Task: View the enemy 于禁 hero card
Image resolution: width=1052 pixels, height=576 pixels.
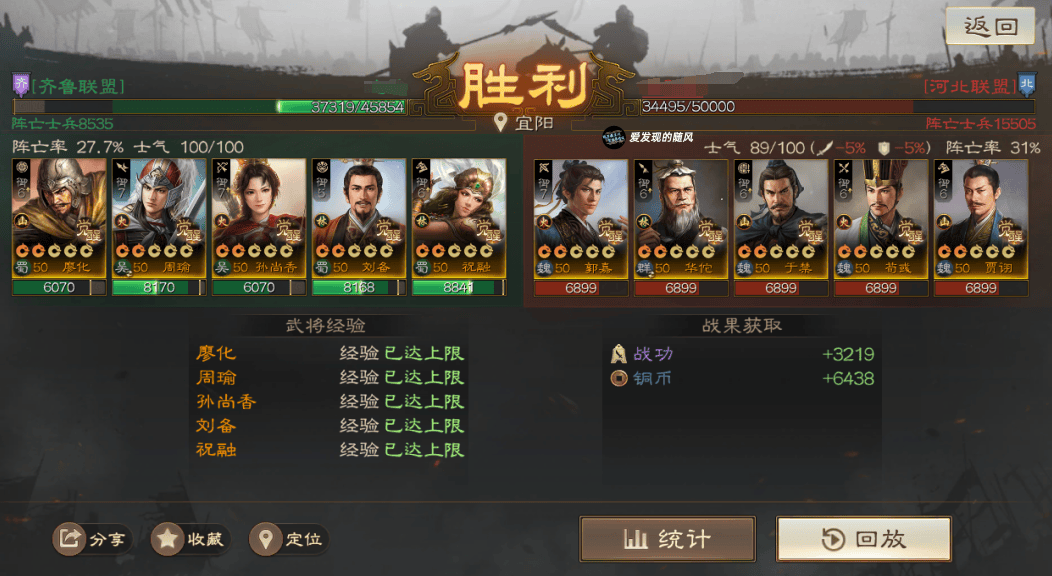Action: click(x=781, y=218)
